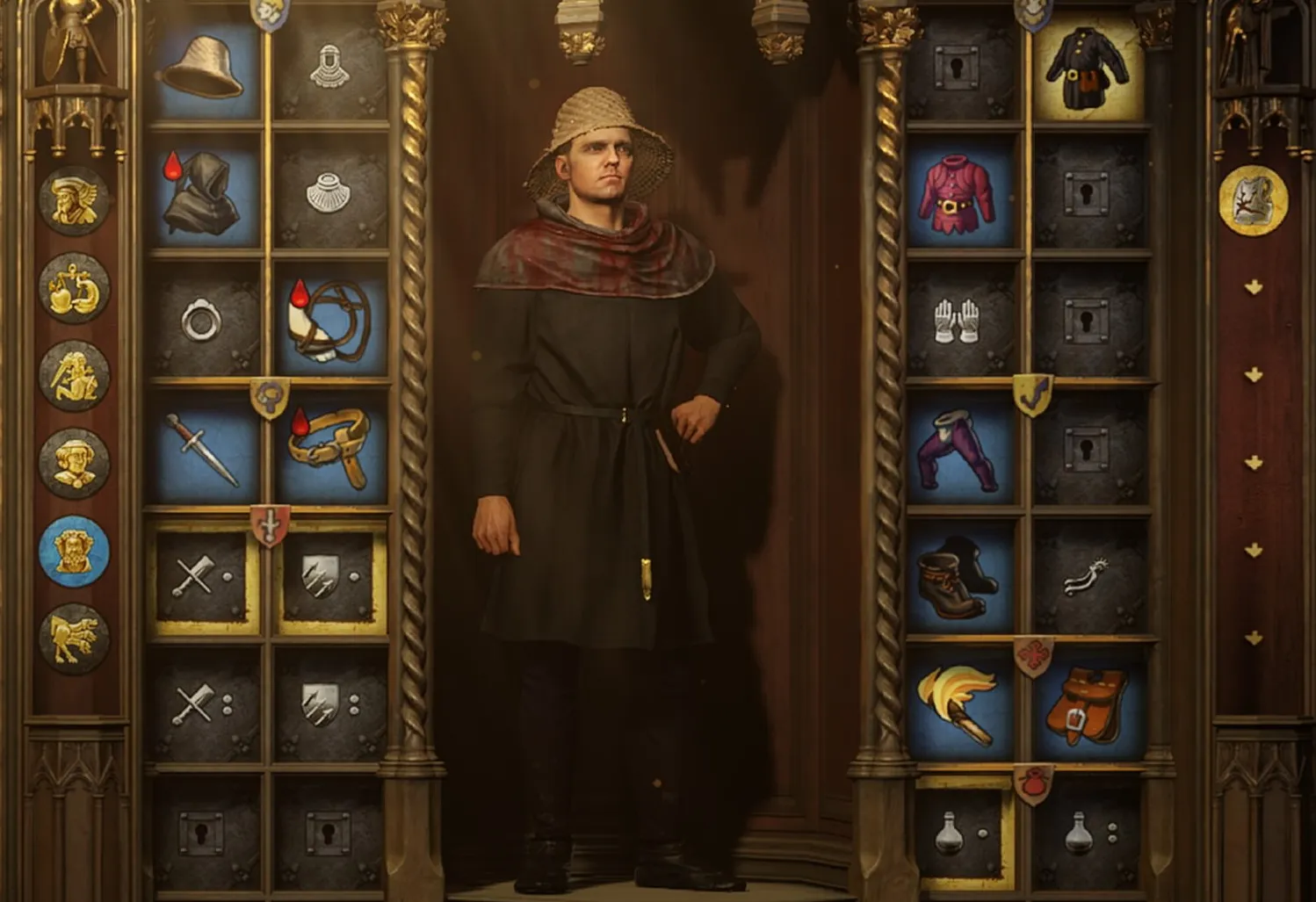Select the empty ring slot

(x=204, y=321)
